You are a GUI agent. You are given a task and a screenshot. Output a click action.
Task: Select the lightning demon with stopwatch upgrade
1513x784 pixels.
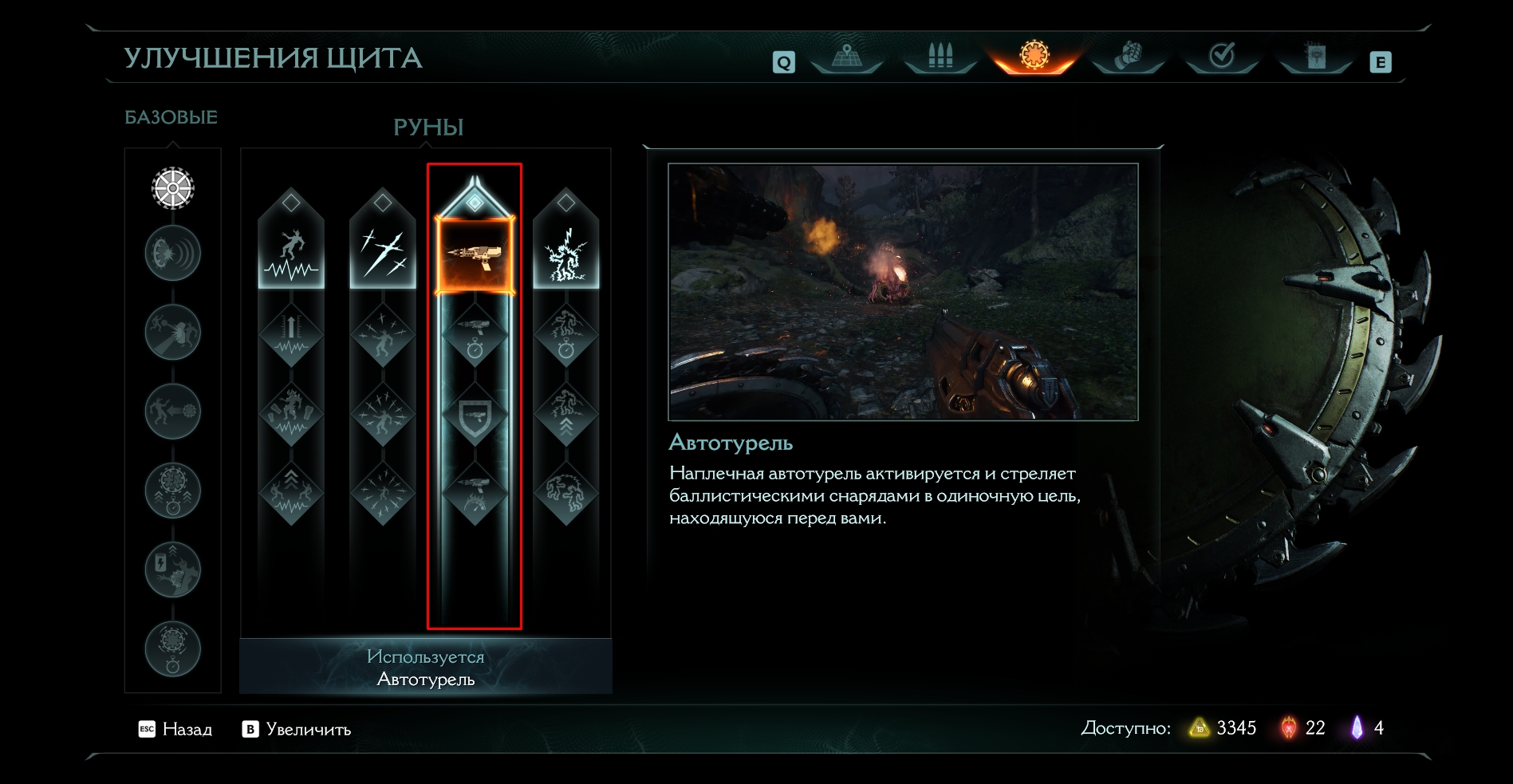566,335
